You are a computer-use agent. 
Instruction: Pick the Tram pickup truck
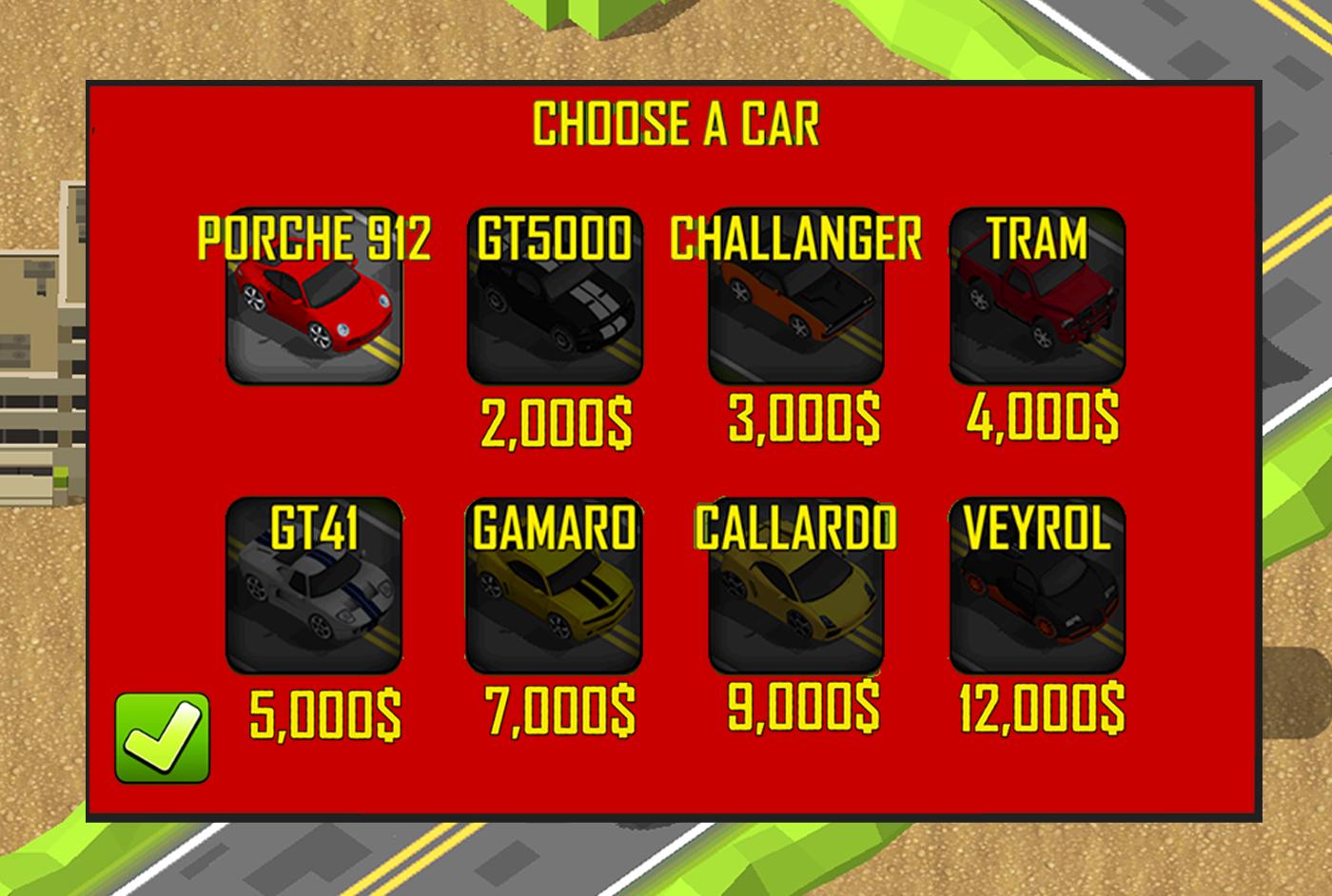pyautogui.click(x=1040, y=312)
